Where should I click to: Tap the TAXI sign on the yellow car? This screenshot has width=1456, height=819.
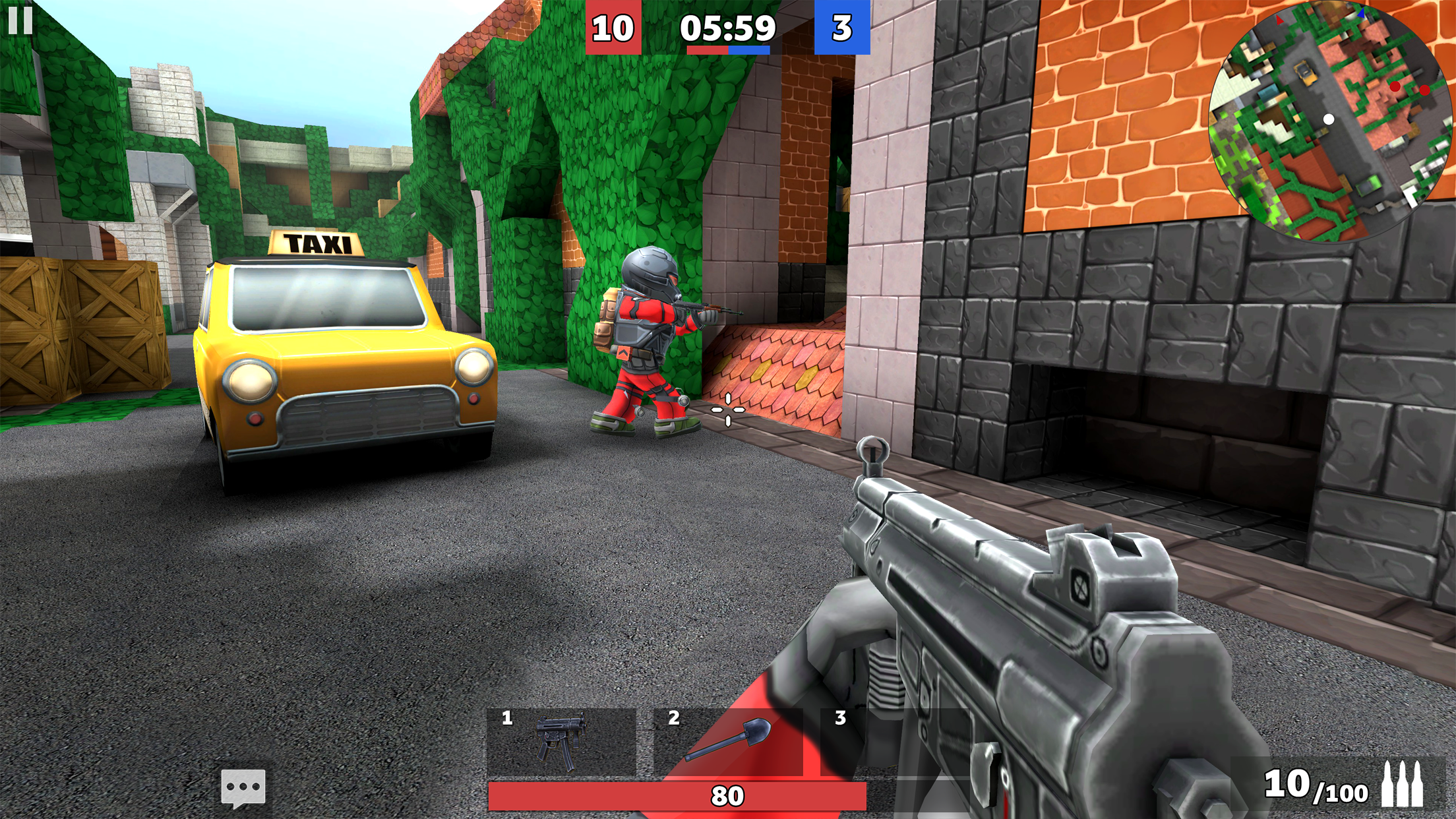pyautogui.click(x=315, y=243)
